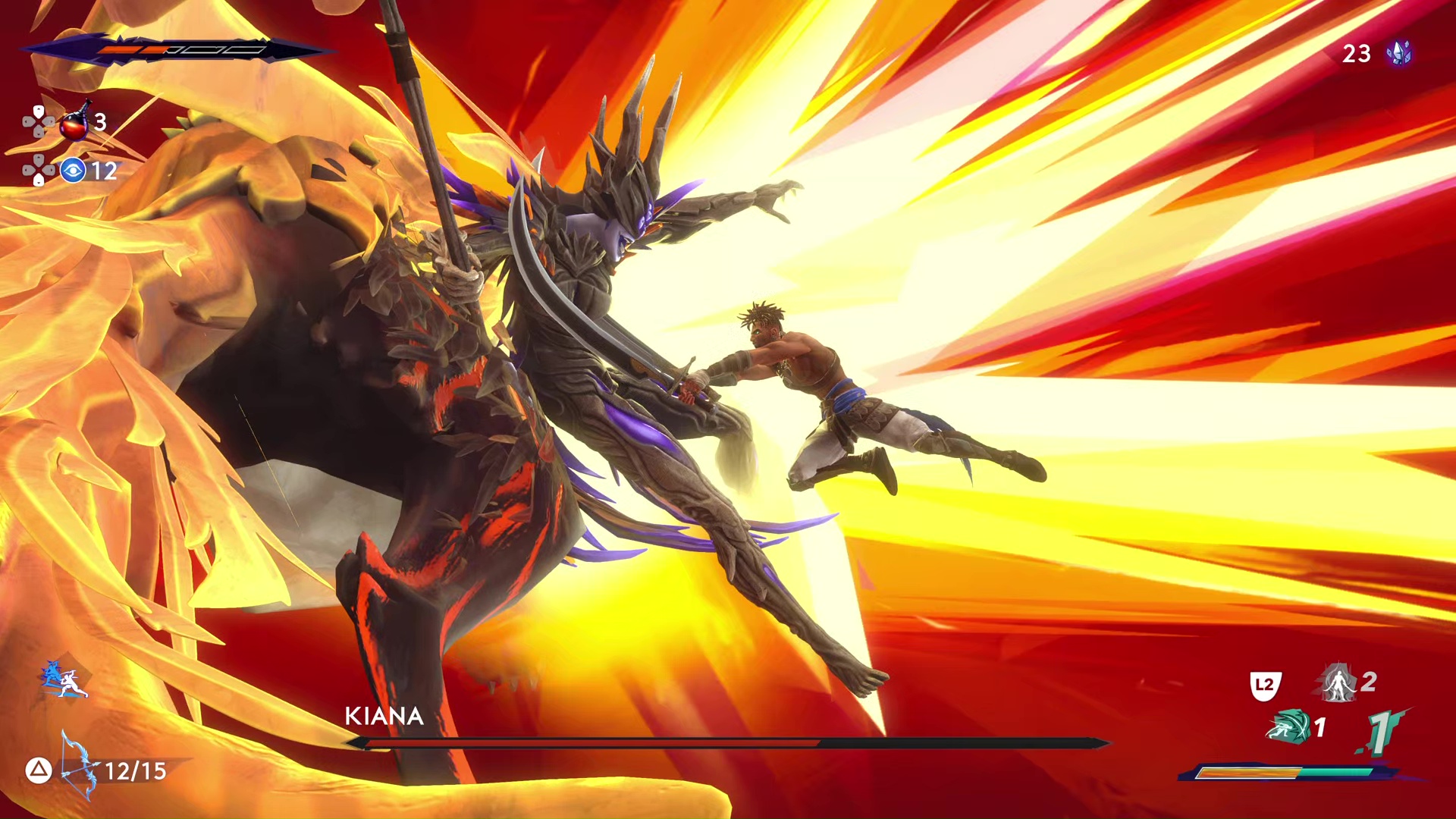Select the blue eye memory shard icon
This screenshot has height=819, width=1456.
[73, 171]
